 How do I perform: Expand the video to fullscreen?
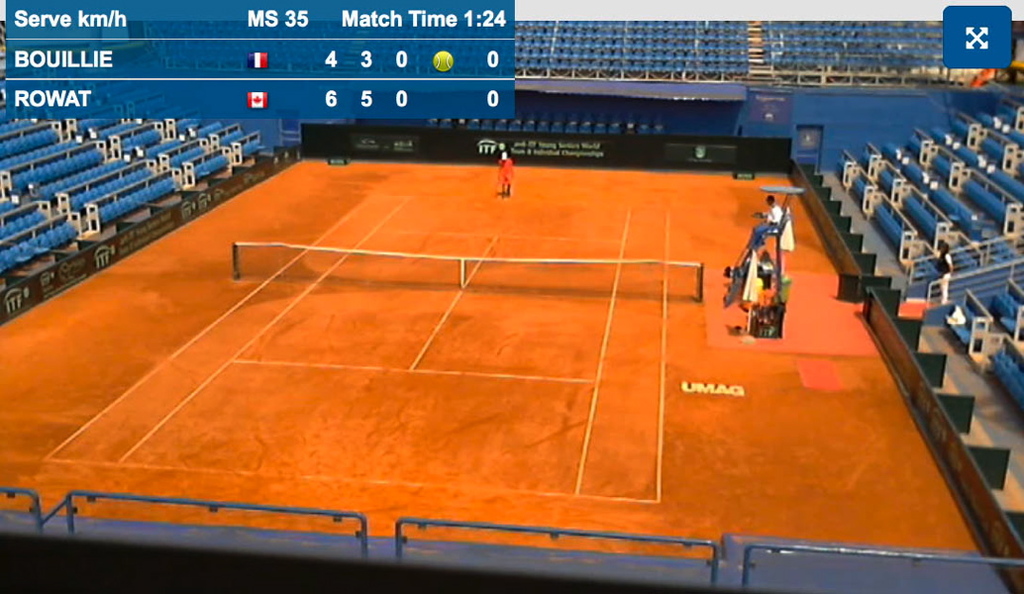tap(976, 38)
